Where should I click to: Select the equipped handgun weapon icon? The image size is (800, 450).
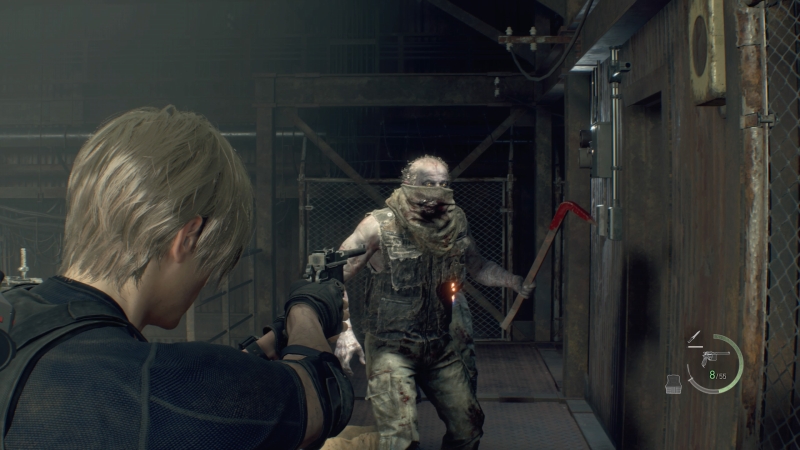click(714, 358)
